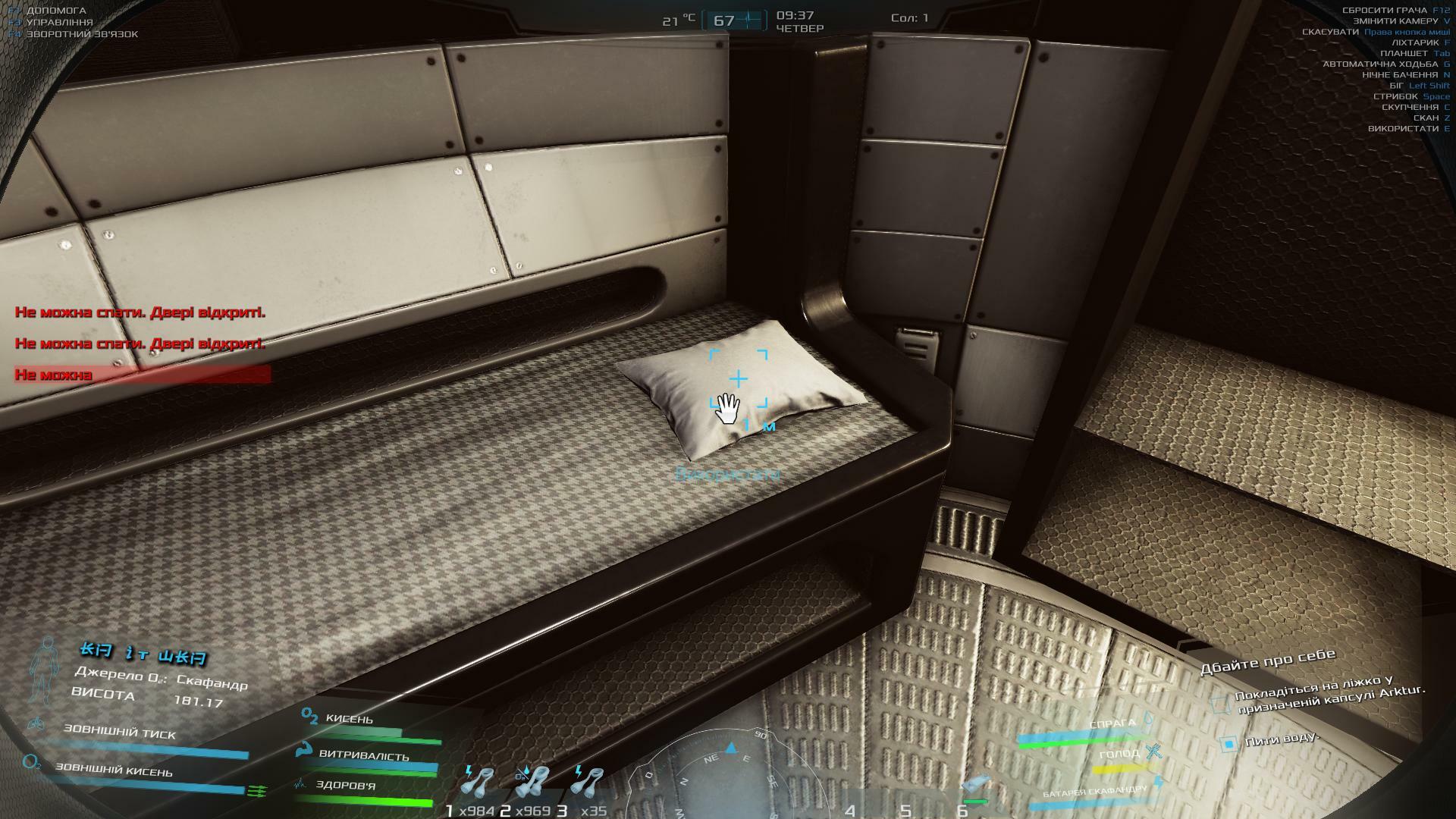This screenshot has height=819, width=1456.
Task: Click the 'Дбайте про себе' quest title
Action: tap(1267, 661)
